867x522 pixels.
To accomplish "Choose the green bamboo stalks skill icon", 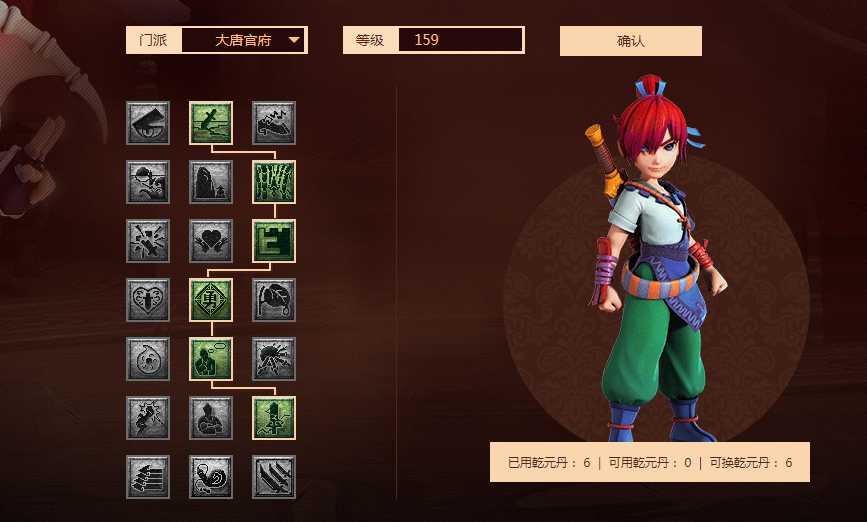I will pyautogui.click(x=273, y=182).
